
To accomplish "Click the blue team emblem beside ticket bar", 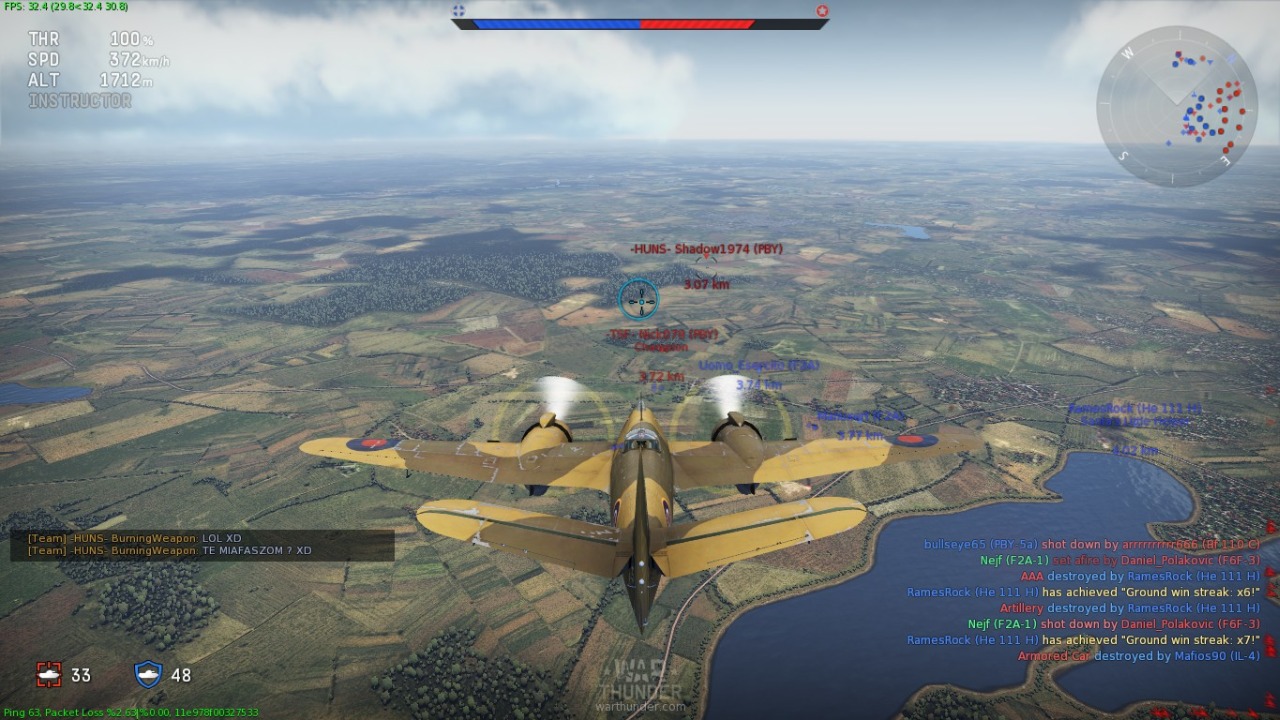I will pos(458,11).
